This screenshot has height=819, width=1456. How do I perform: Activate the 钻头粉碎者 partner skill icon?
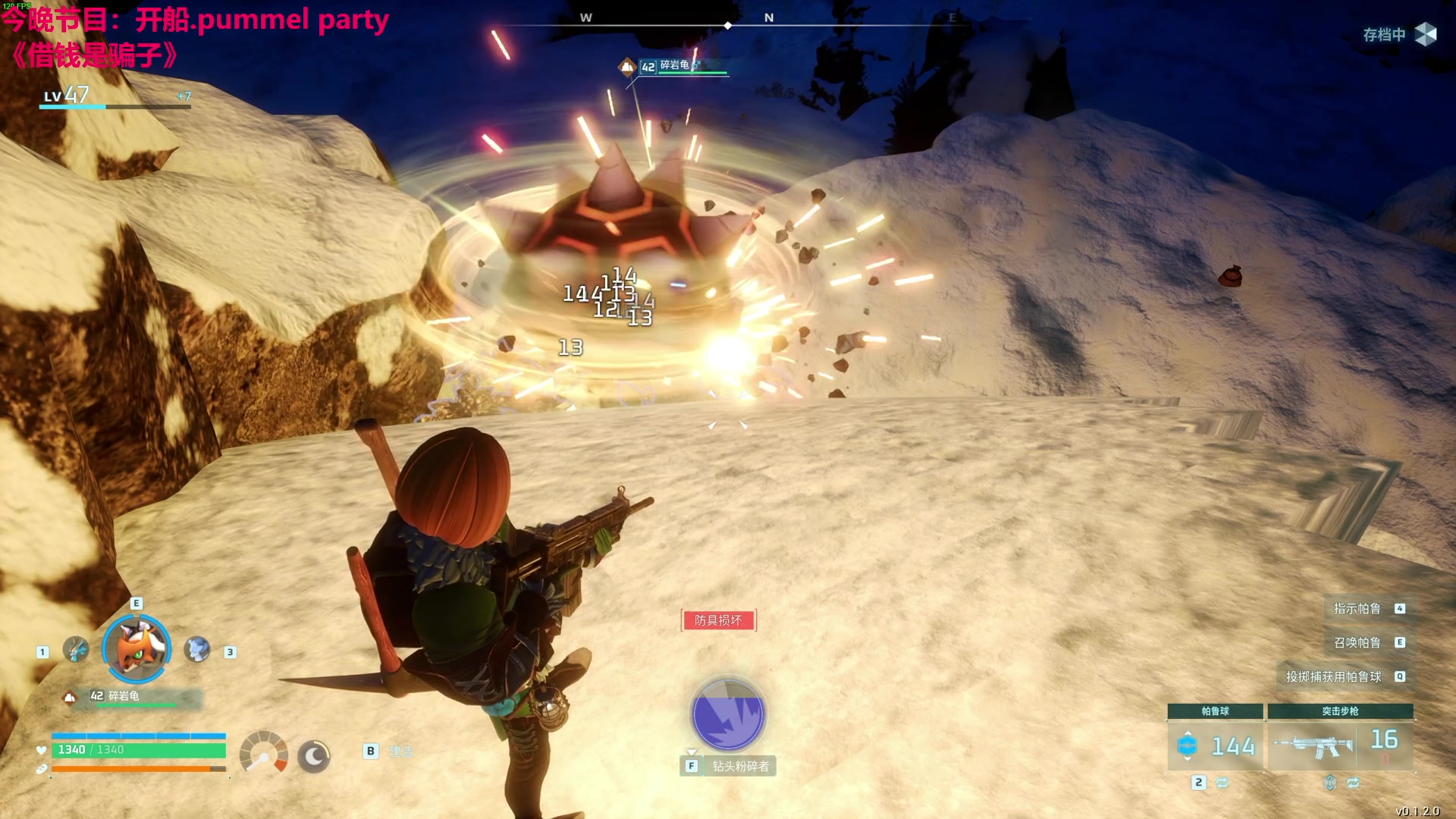pos(728,714)
